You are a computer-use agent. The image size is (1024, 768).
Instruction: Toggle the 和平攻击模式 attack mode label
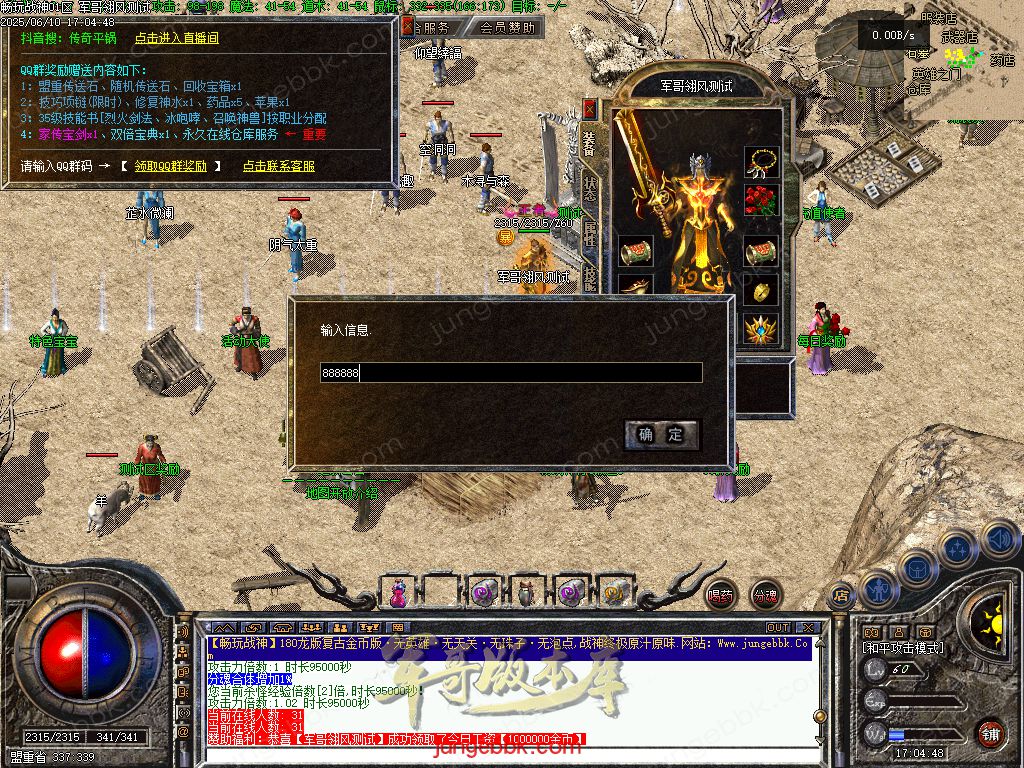(x=902, y=648)
